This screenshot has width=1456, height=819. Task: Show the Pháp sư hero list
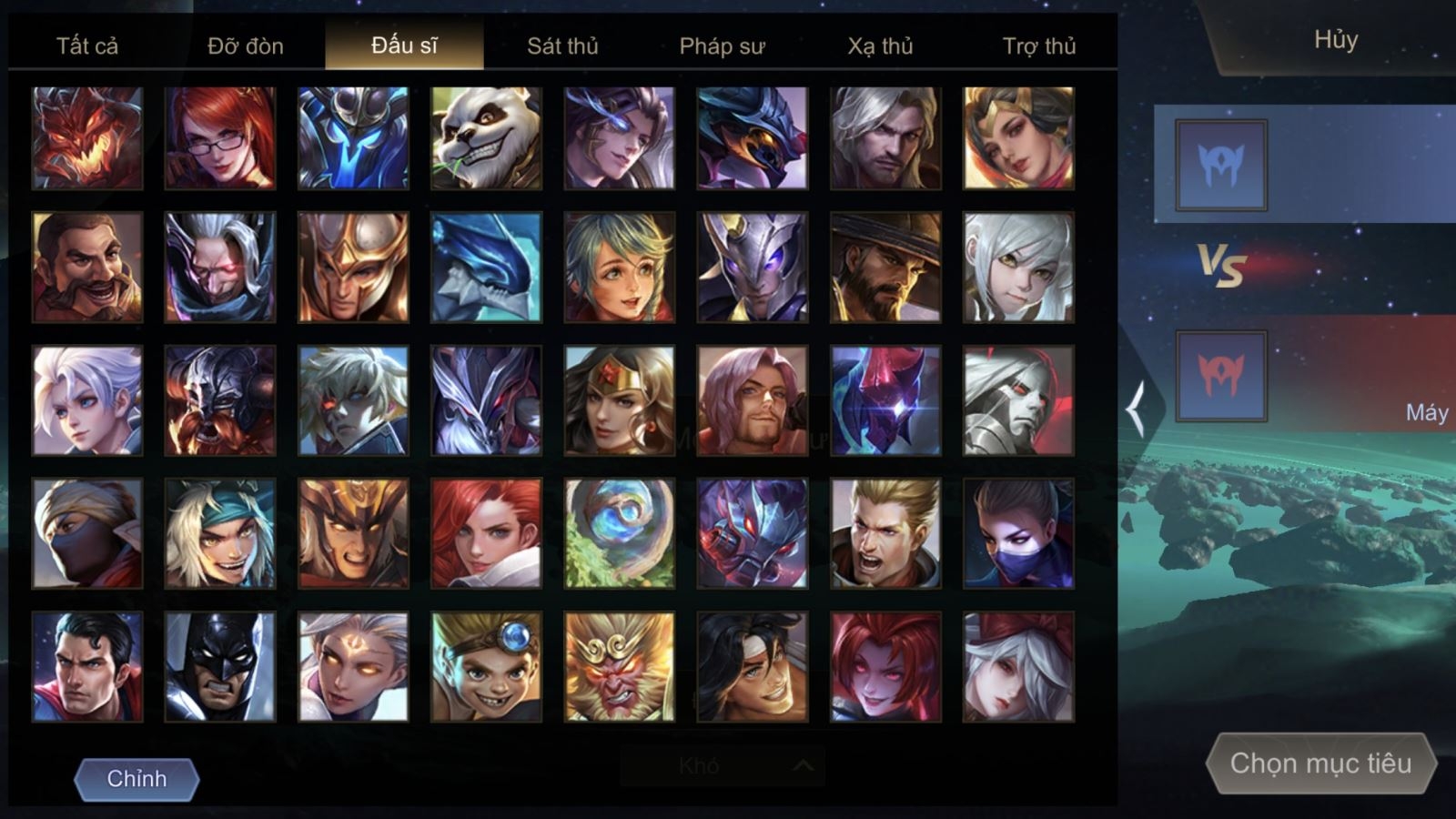point(722,45)
